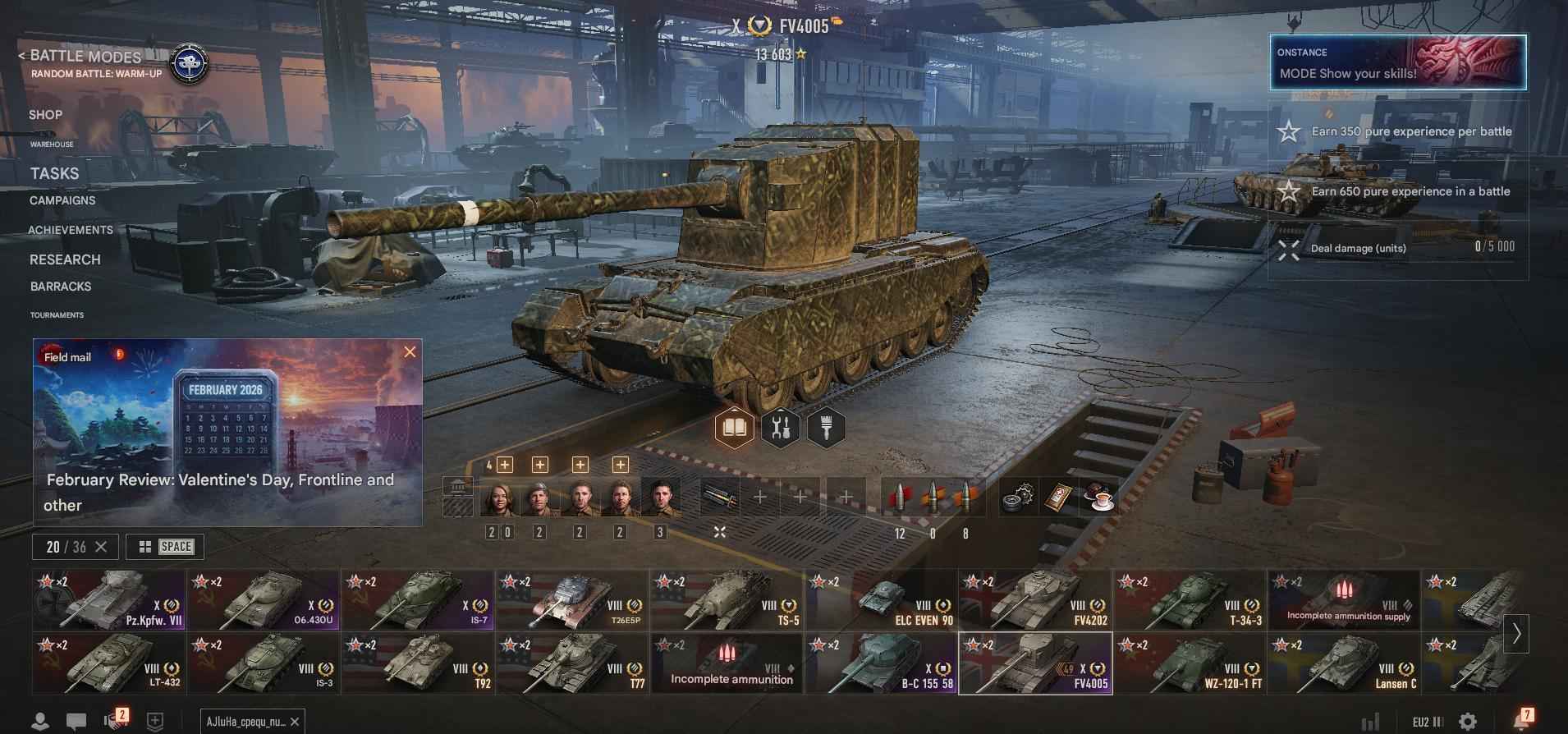Click the Deal damage progress bar
This screenshot has height=734, width=1568.
pyautogui.click(x=1396, y=246)
